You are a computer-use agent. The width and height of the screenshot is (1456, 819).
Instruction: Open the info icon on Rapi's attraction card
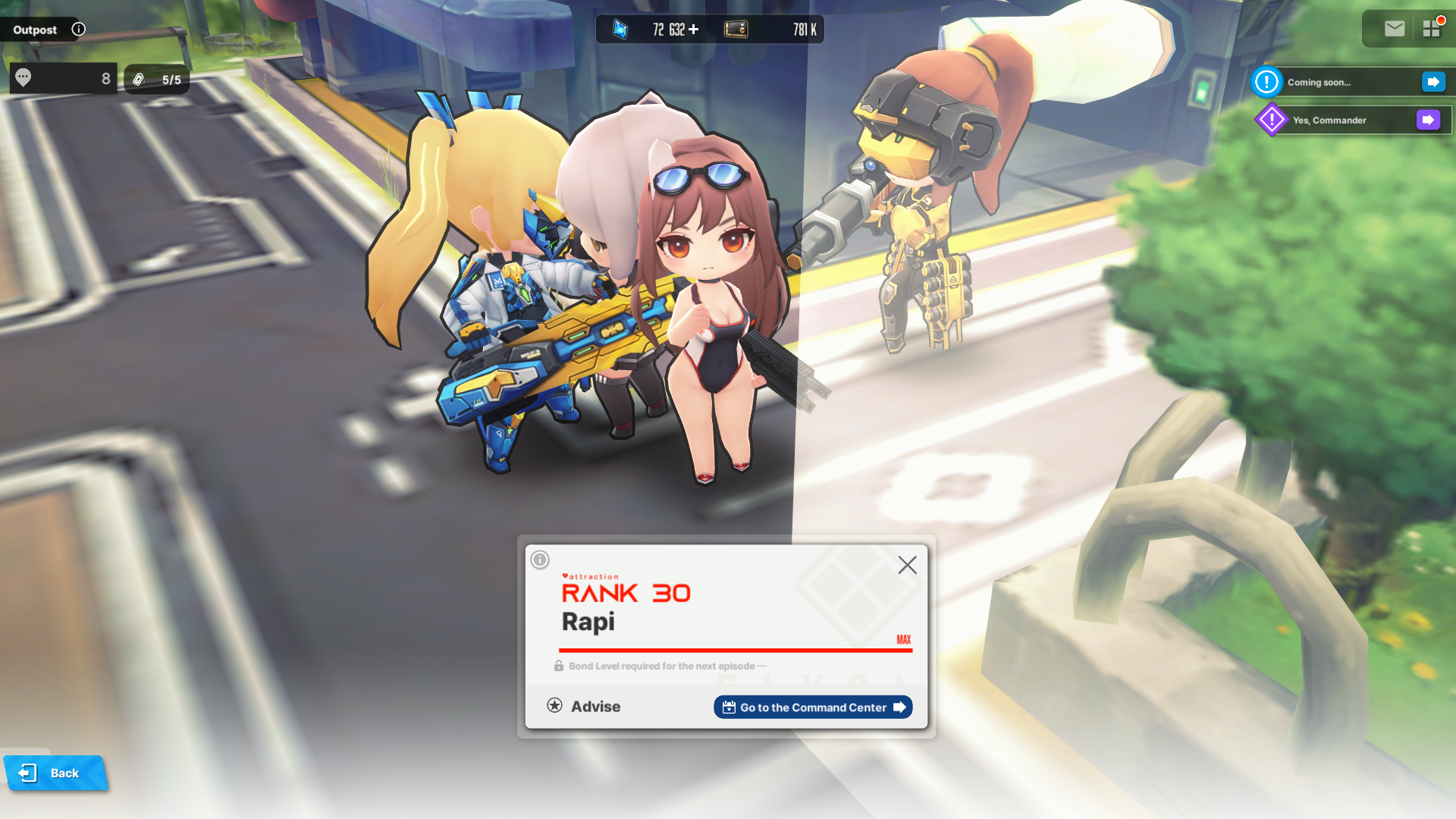538,560
